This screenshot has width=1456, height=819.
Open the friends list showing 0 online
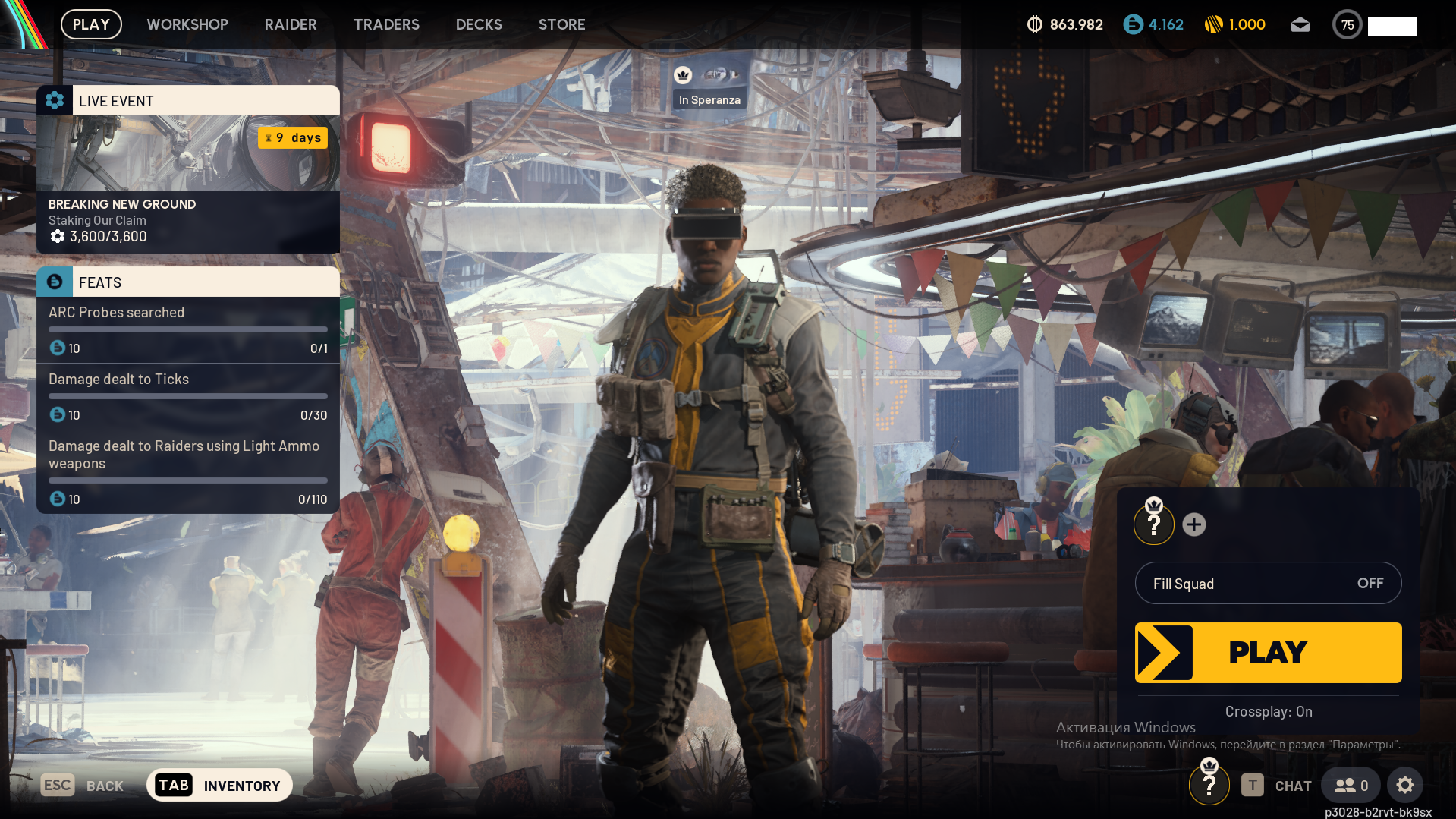(1351, 786)
